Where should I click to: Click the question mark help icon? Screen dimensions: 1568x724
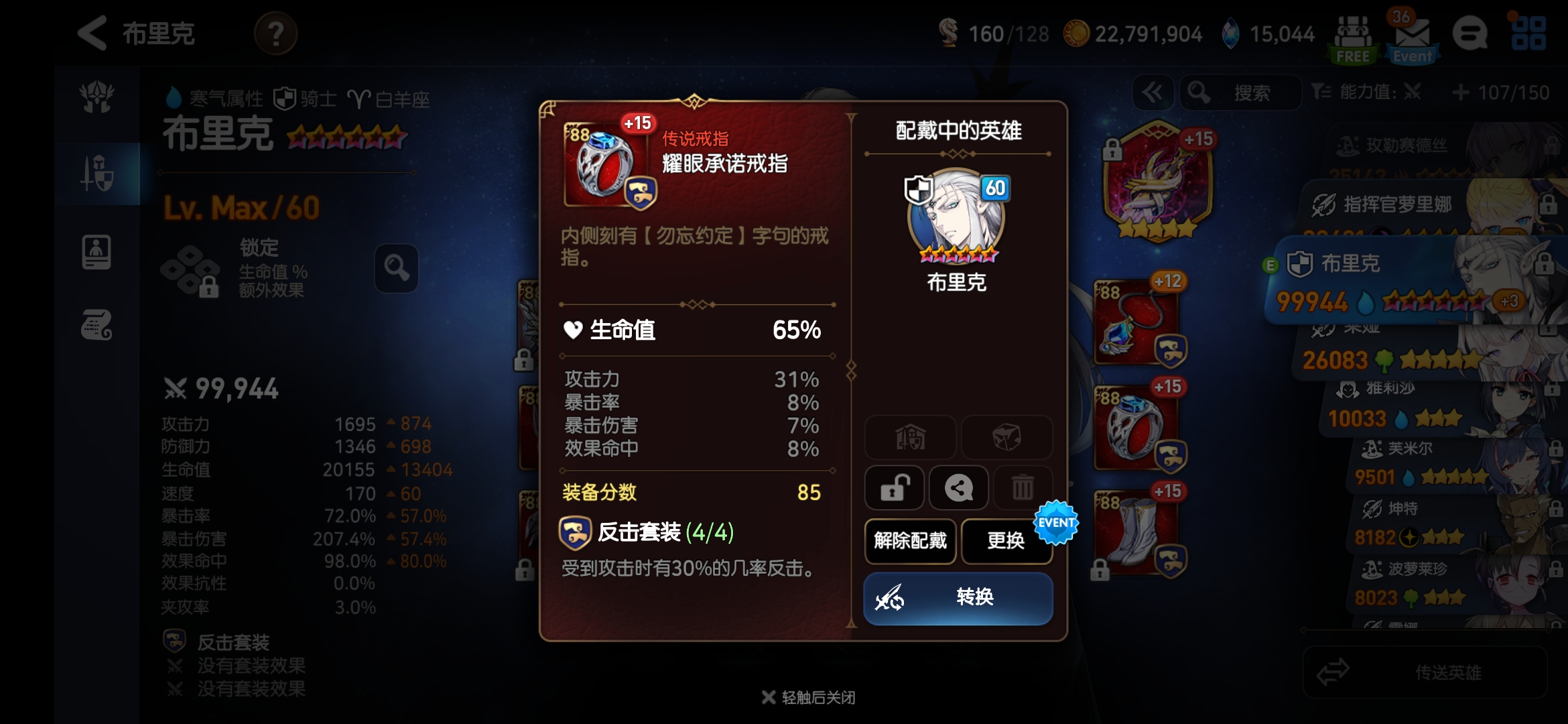click(x=275, y=34)
